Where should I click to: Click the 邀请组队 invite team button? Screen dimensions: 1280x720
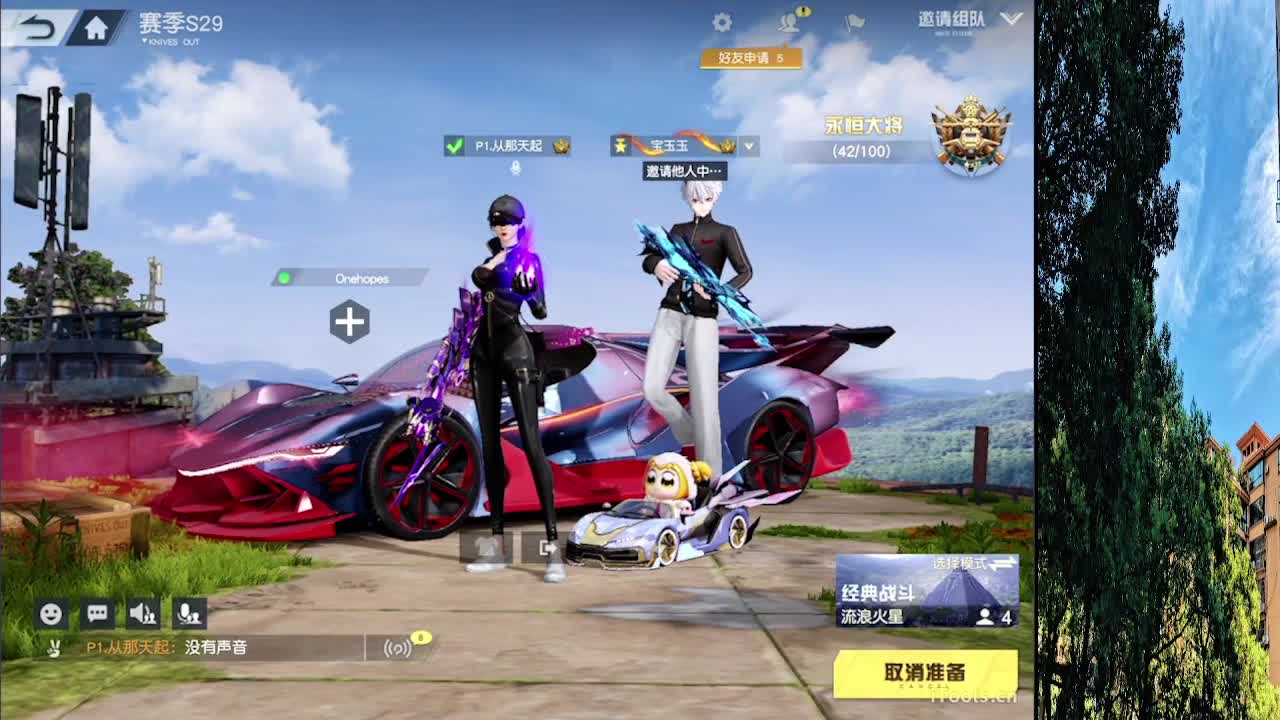coord(947,17)
